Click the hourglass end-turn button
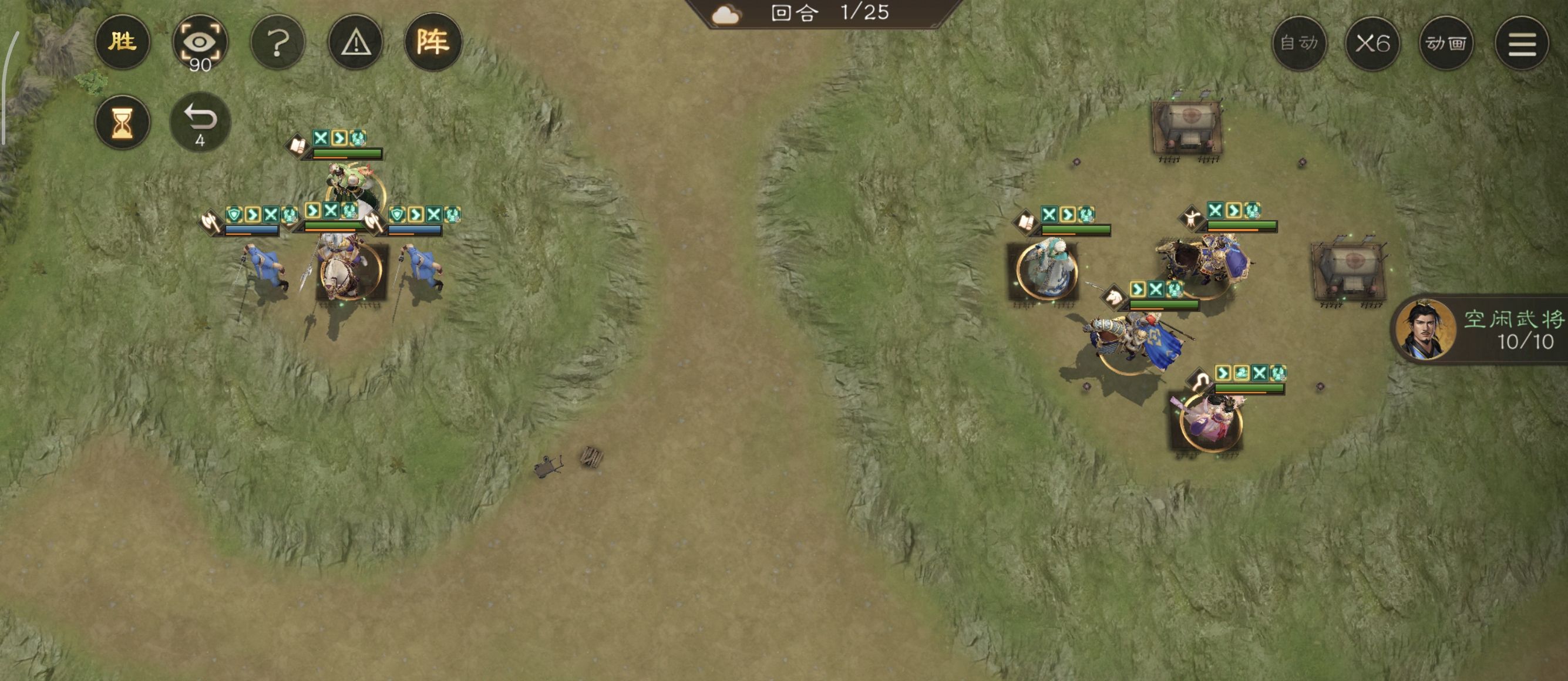 pyautogui.click(x=122, y=122)
